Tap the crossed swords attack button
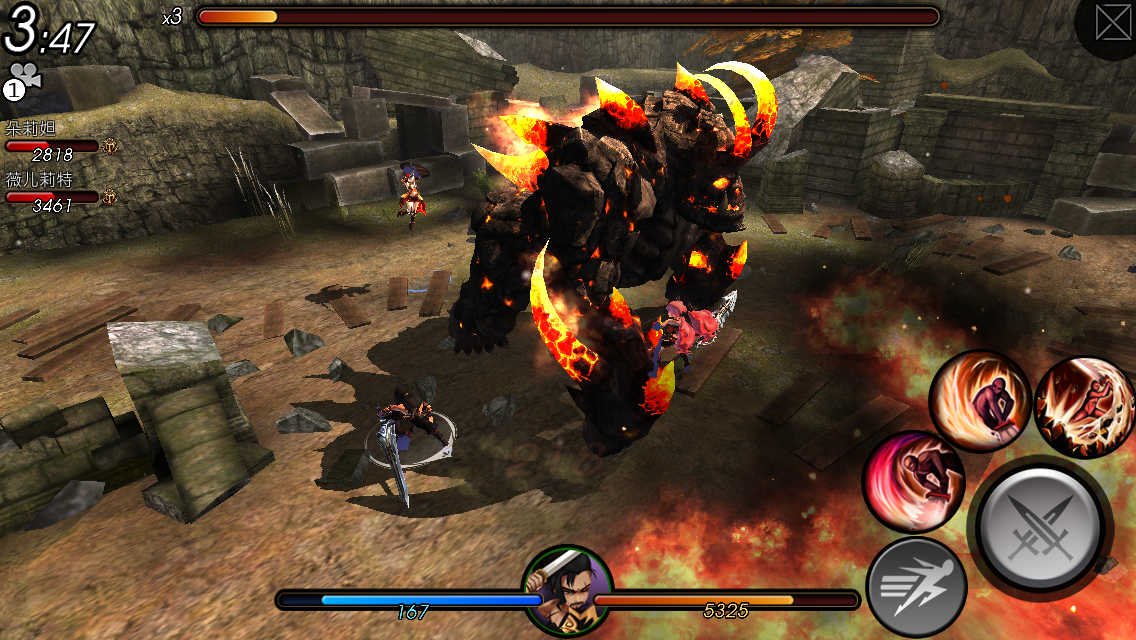Viewport: 1136px width, 640px height. tap(1040, 525)
